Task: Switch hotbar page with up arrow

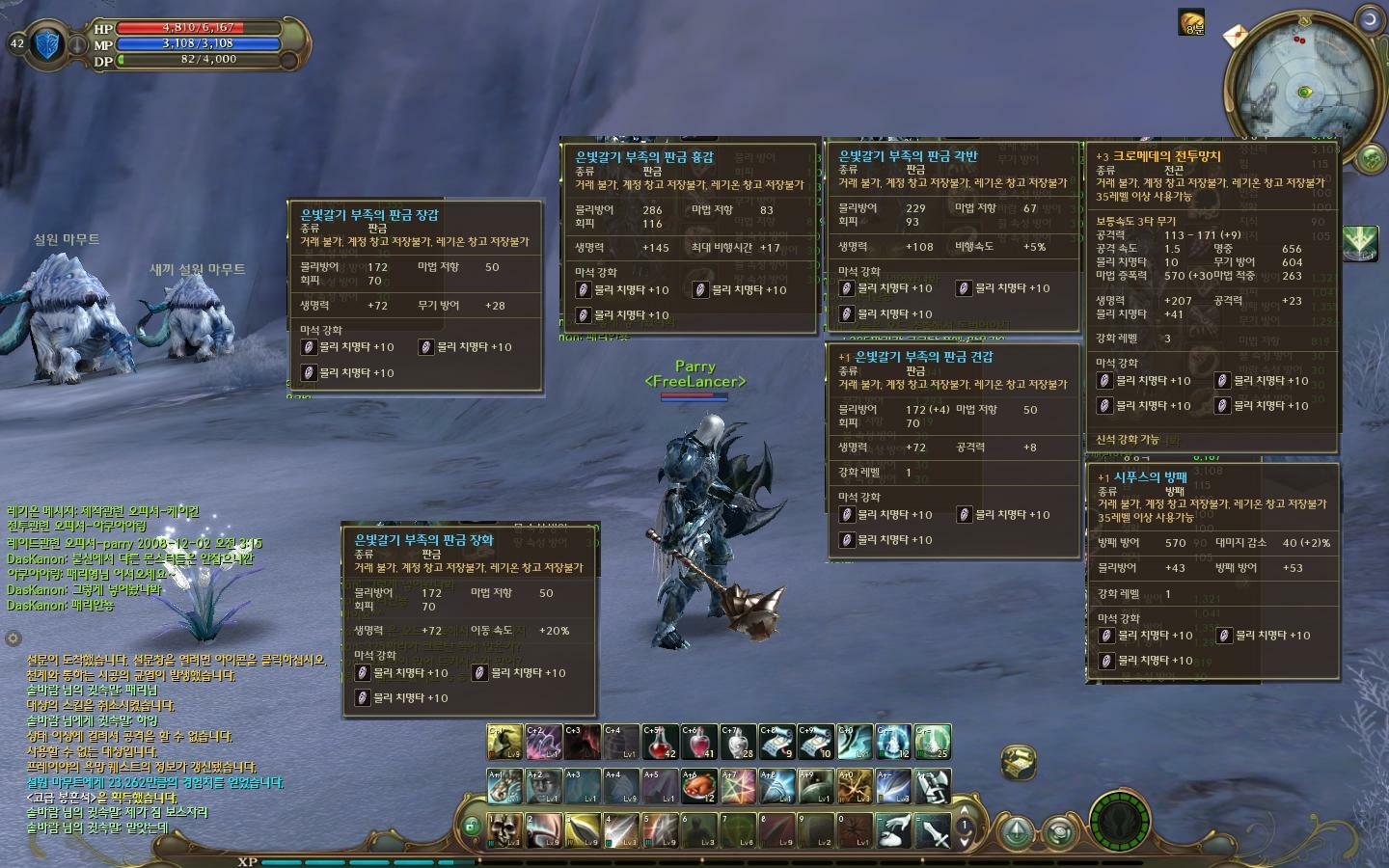Action: (x=964, y=811)
